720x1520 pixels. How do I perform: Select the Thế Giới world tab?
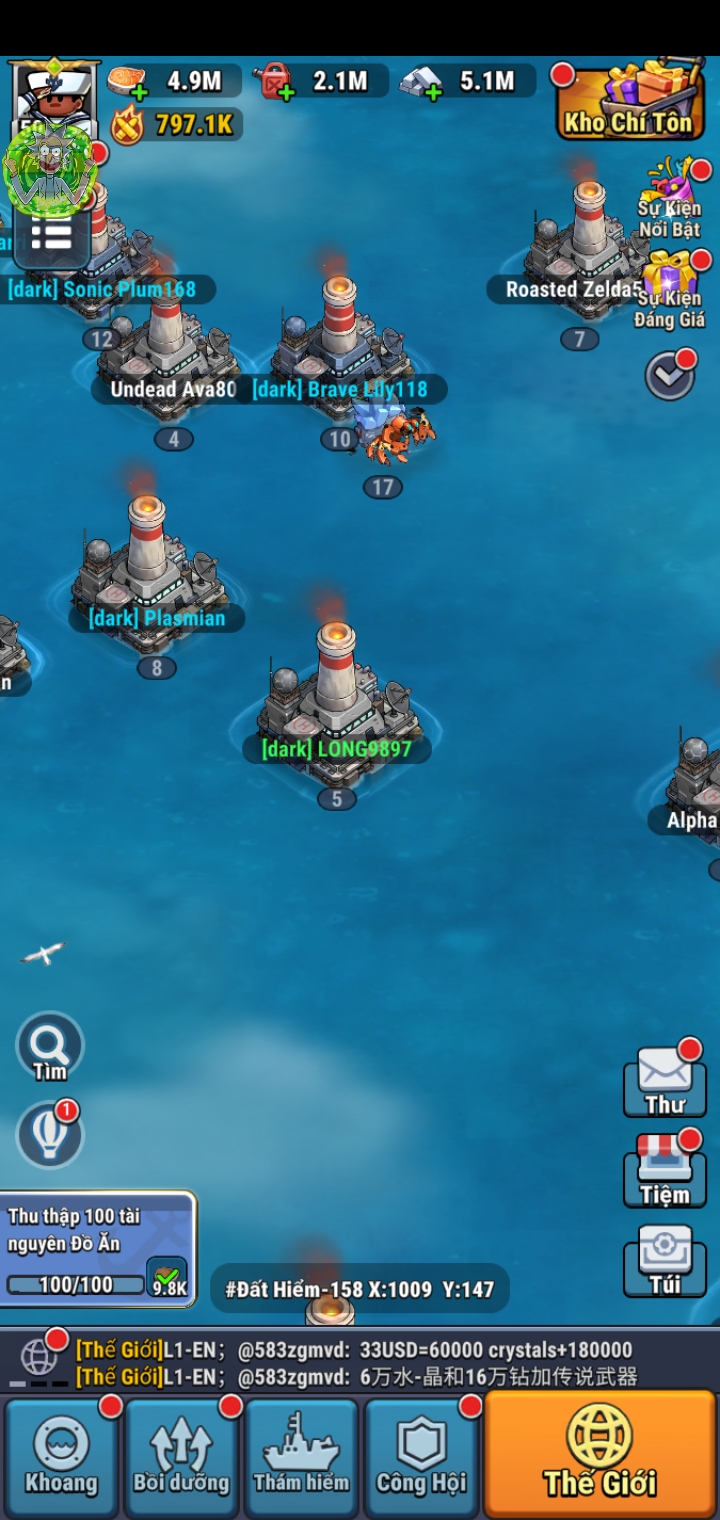pos(600,1455)
